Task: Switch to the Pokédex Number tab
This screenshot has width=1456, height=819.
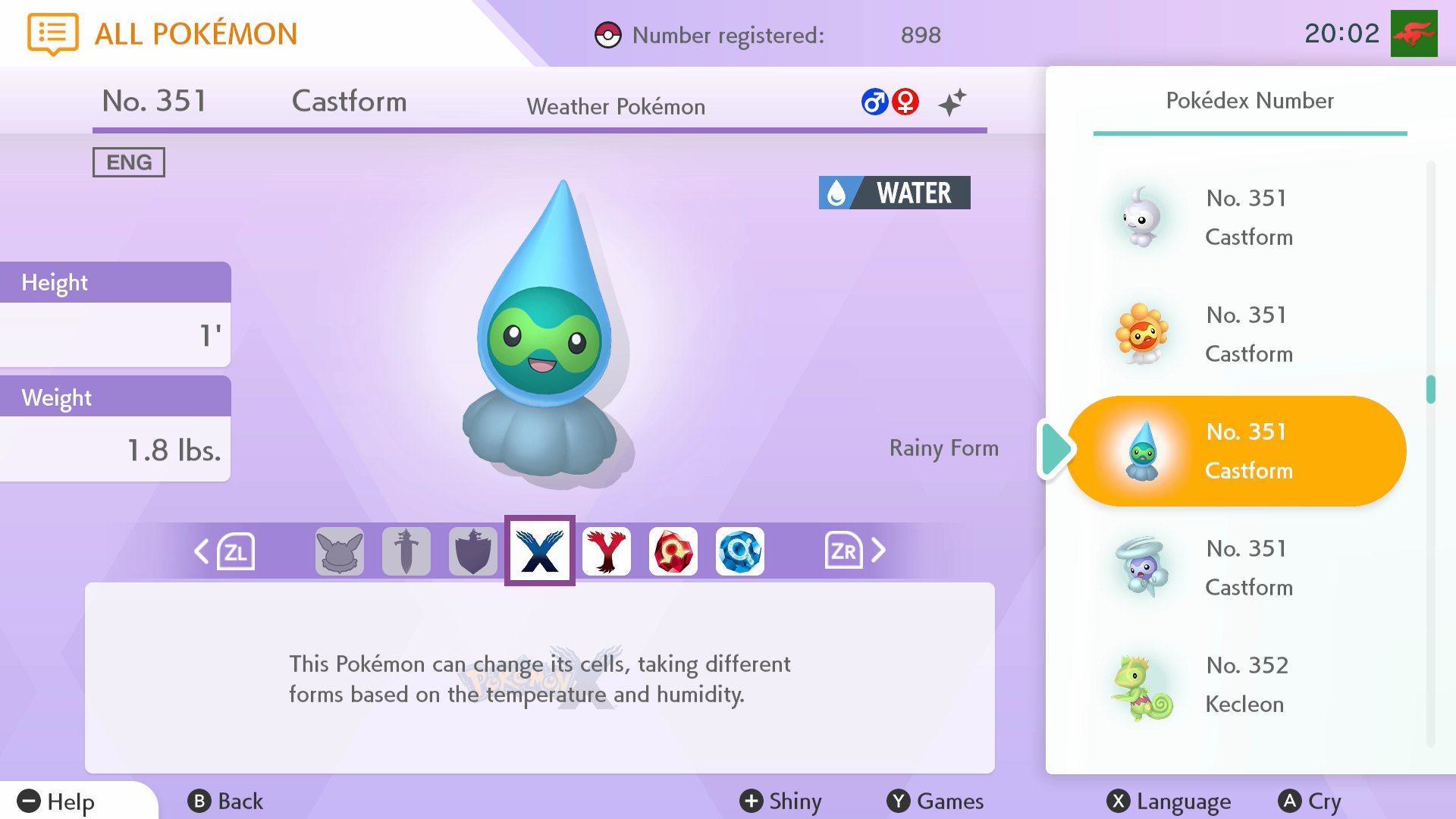Action: (1250, 101)
